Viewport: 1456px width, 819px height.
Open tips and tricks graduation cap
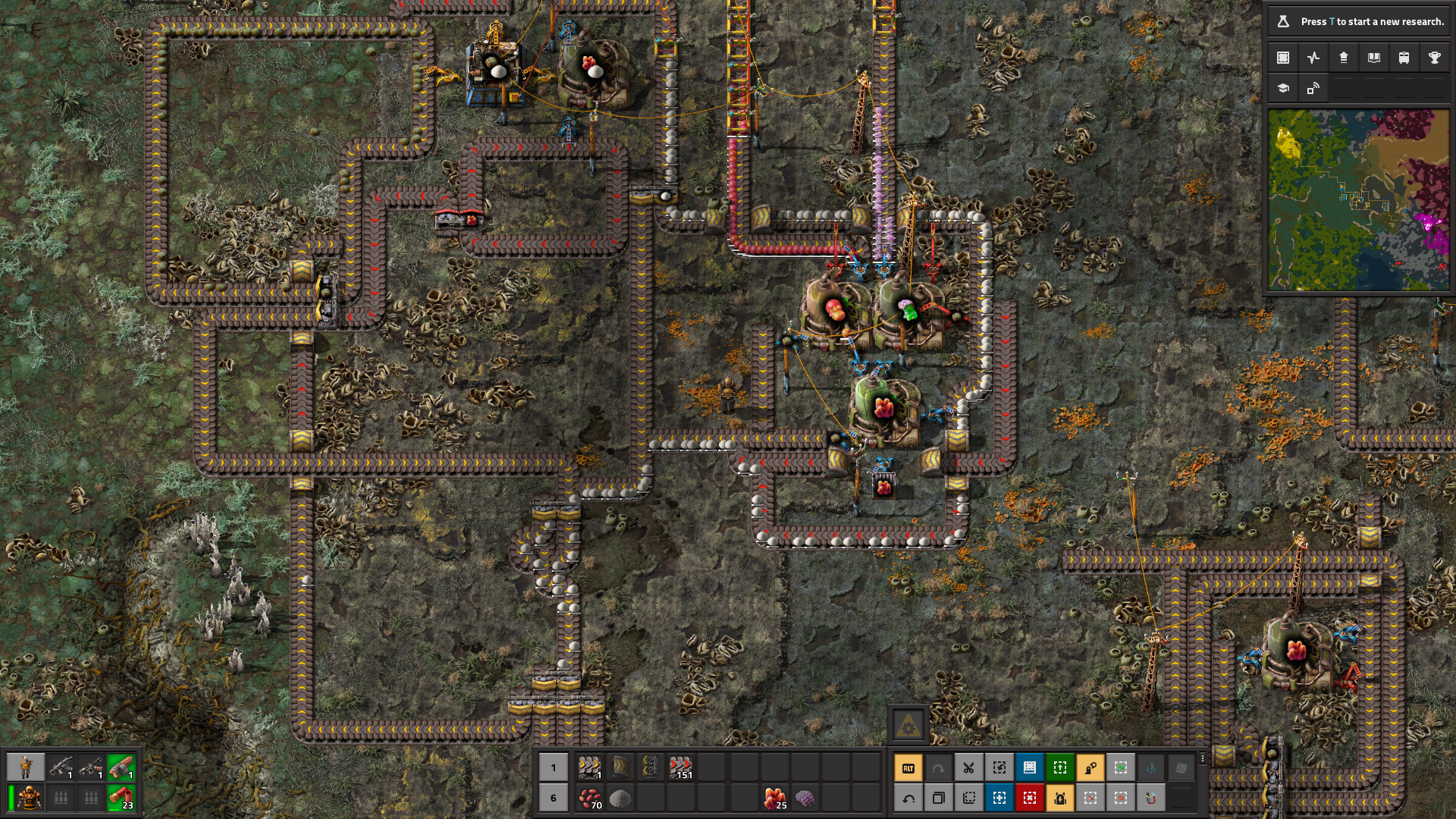tap(1283, 88)
